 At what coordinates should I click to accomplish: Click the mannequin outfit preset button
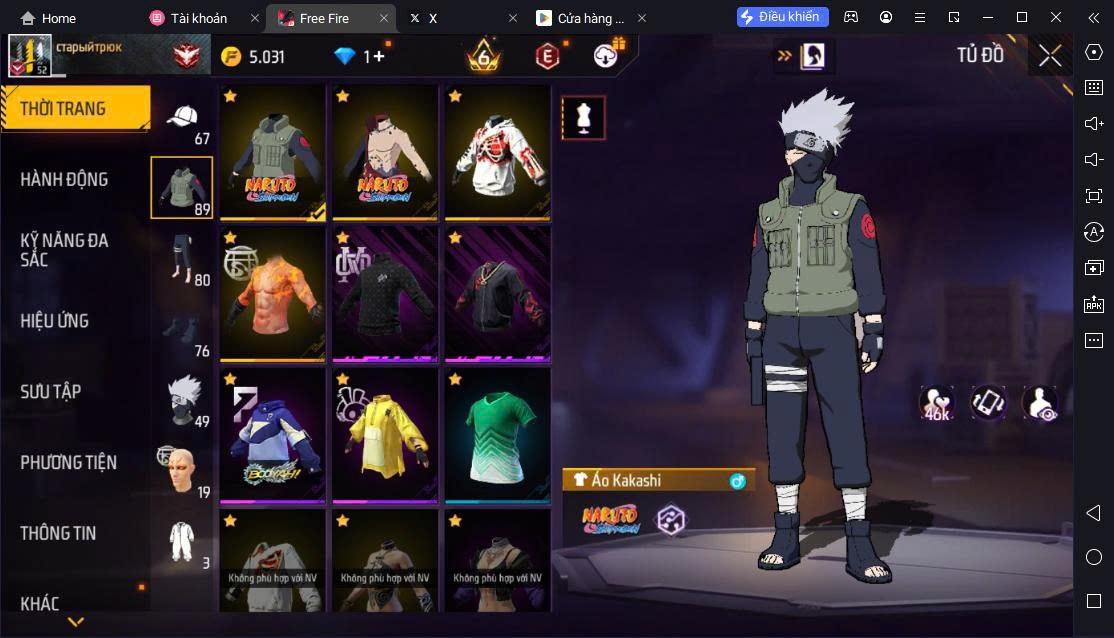583,118
